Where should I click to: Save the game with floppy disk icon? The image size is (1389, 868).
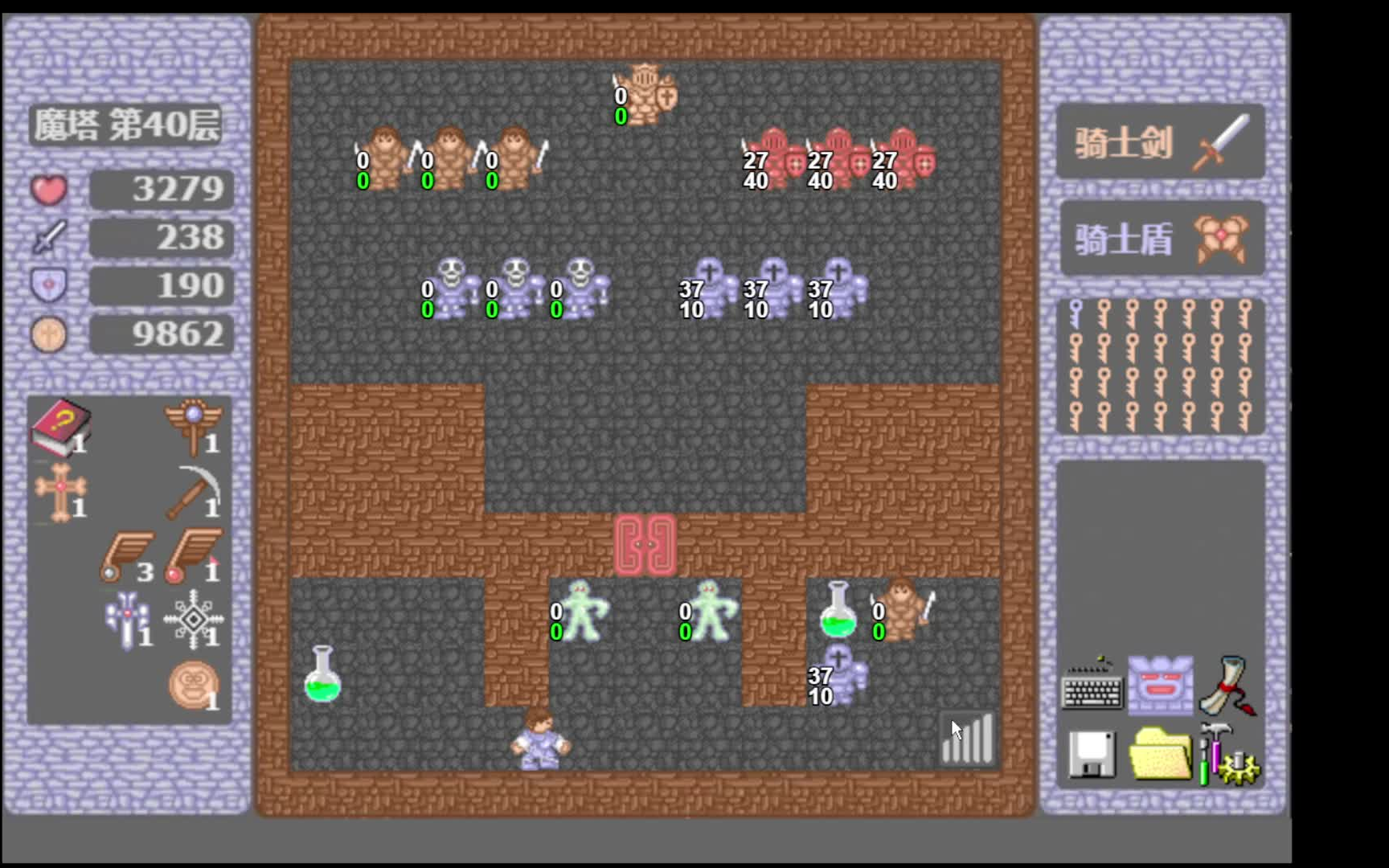point(1093,755)
